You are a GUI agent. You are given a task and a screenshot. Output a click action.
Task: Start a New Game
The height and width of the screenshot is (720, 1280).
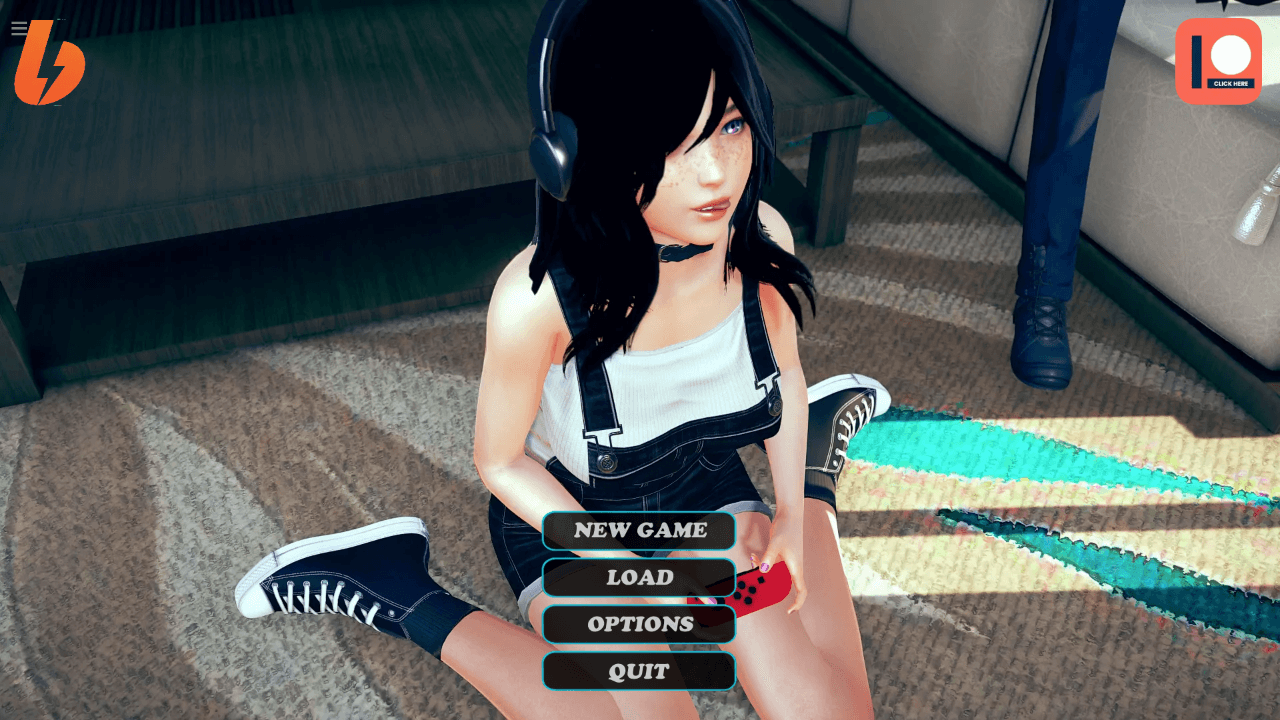click(639, 531)
